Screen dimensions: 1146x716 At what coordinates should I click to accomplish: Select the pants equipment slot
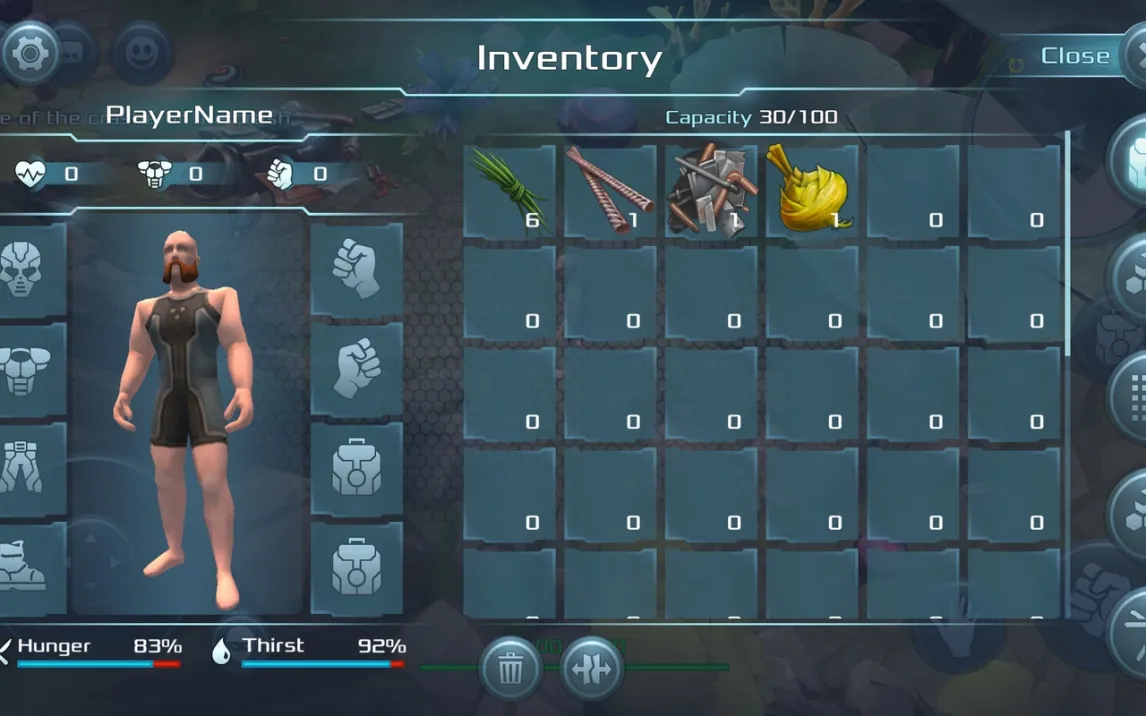24,468
